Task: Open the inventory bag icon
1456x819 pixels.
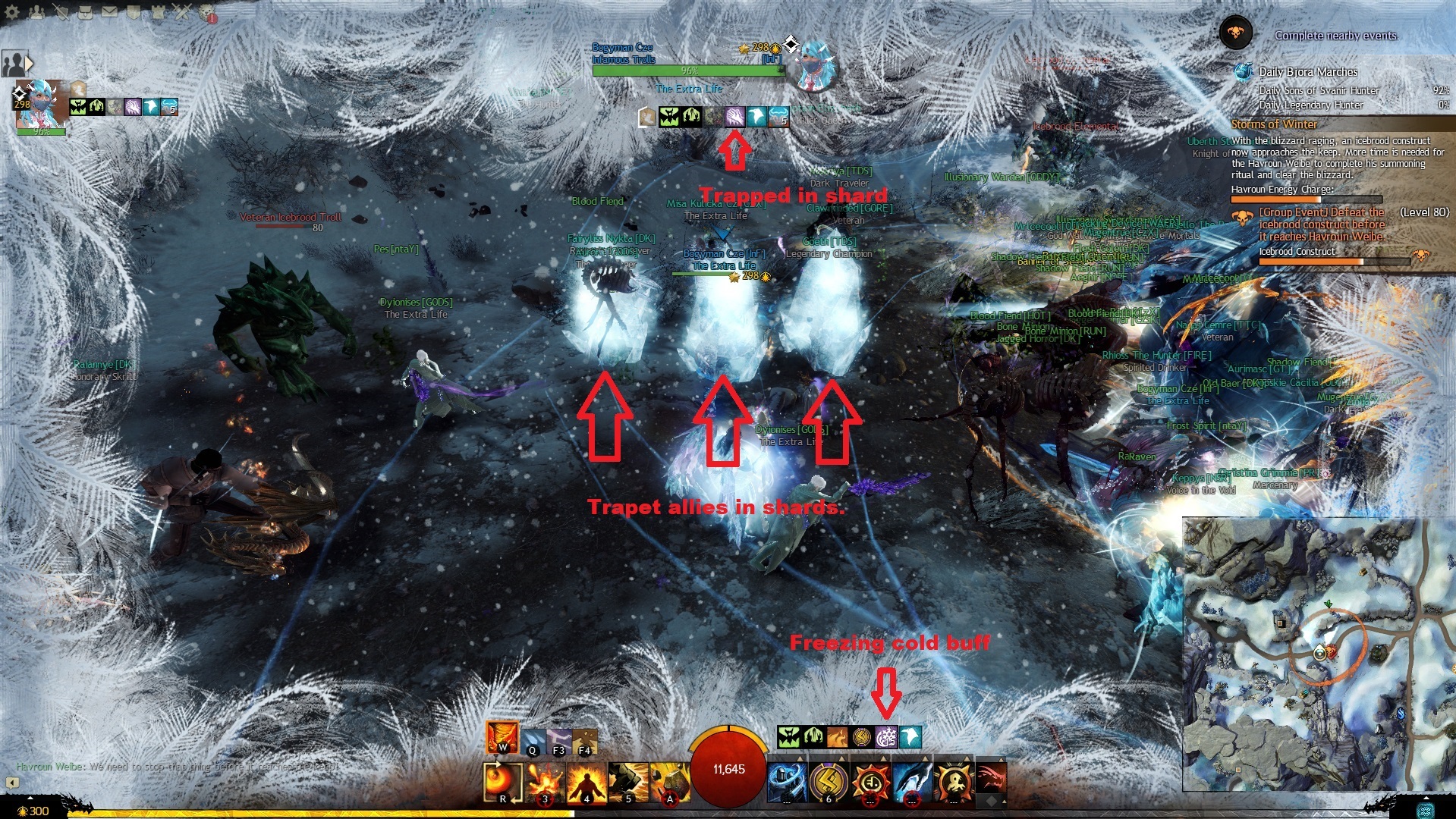Action: coord(85,11)
